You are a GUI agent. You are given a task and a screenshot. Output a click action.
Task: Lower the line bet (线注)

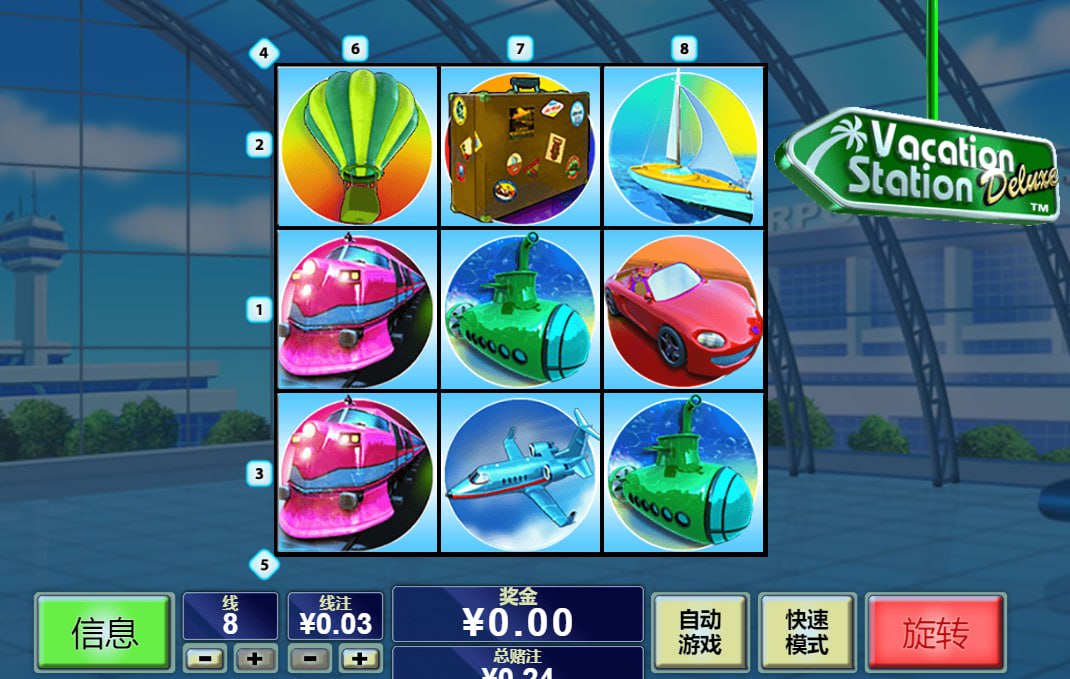[310, 659]
